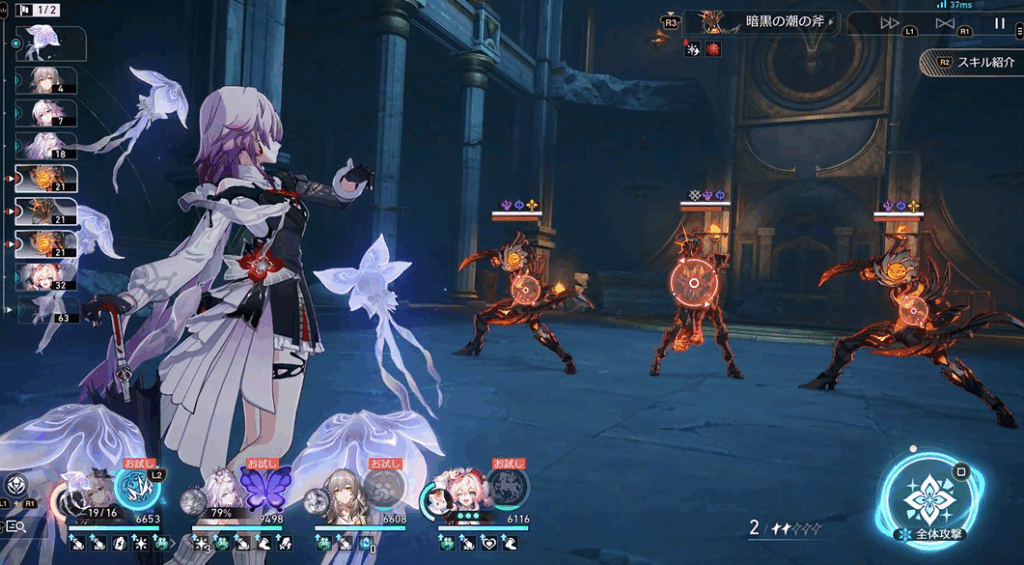The height and width of the screenshot is (565, 1024).
Task: Open the battle details magnifier icon
Action: coord(15,526)
